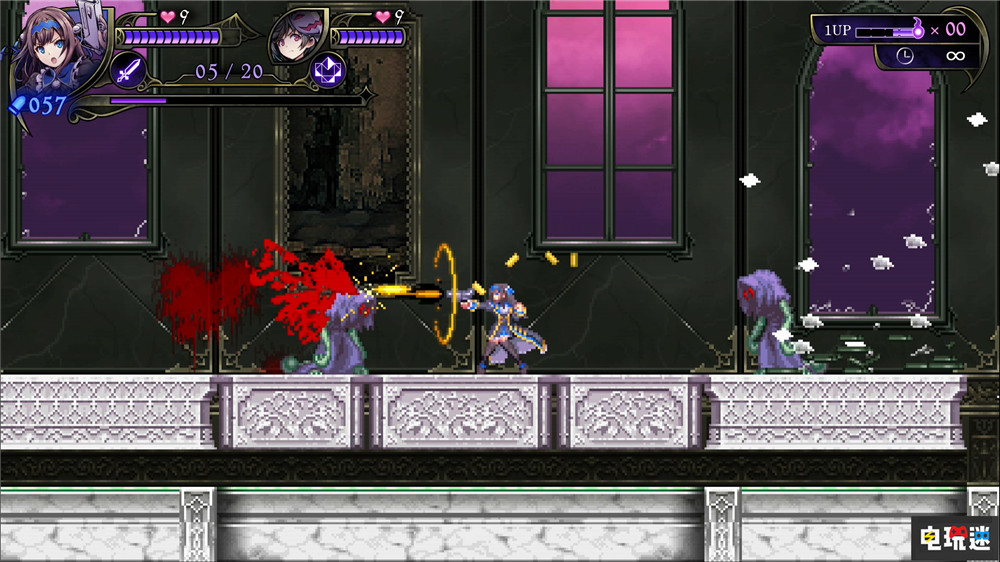Click the 电玩迷 site watermark logo
This screenshot has height=562, width=1000.
(x=954, y=536)
